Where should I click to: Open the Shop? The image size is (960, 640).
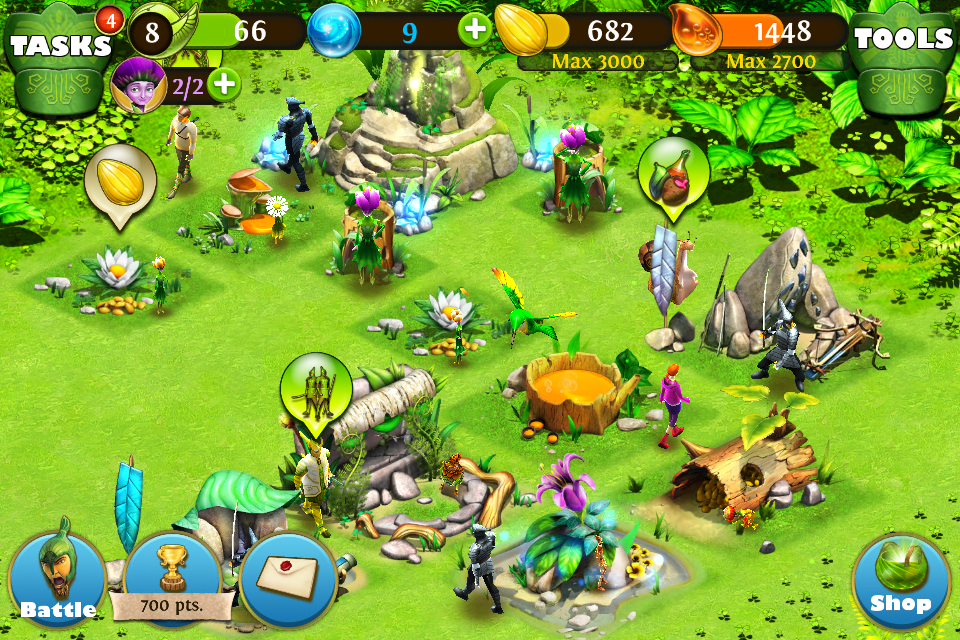(x=901, y=581)
